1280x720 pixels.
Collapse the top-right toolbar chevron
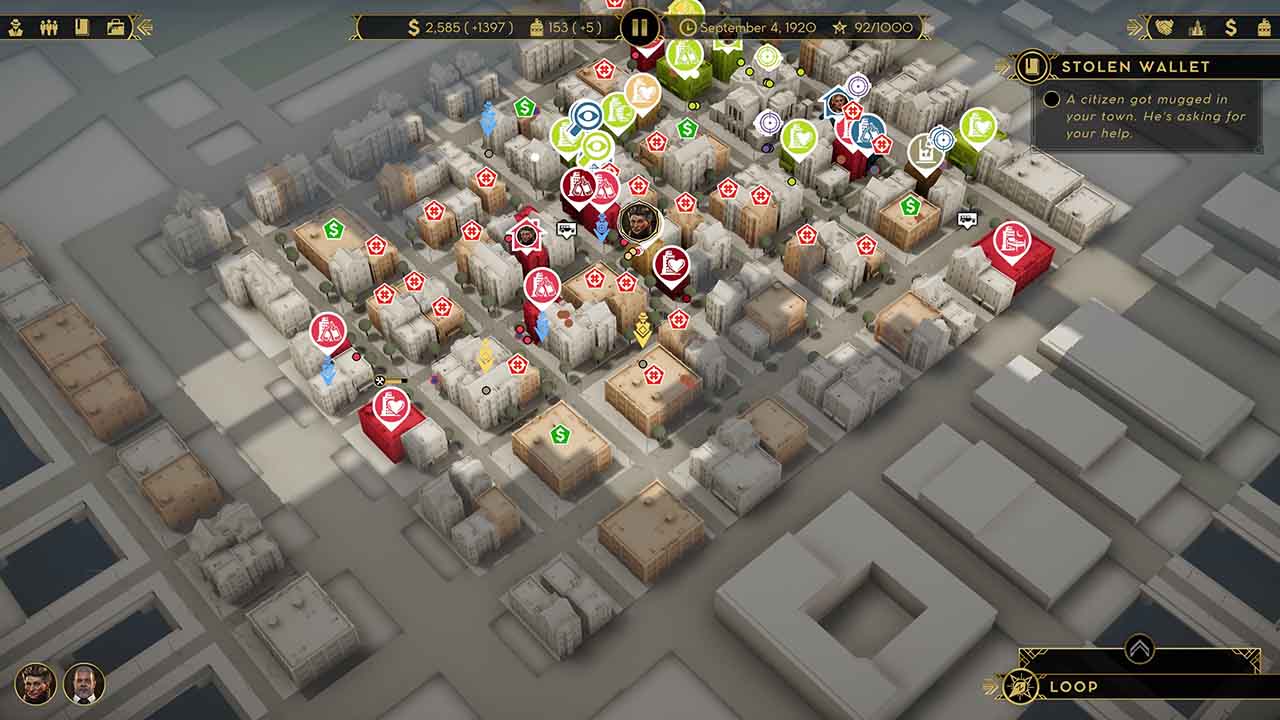point(1134,26)
